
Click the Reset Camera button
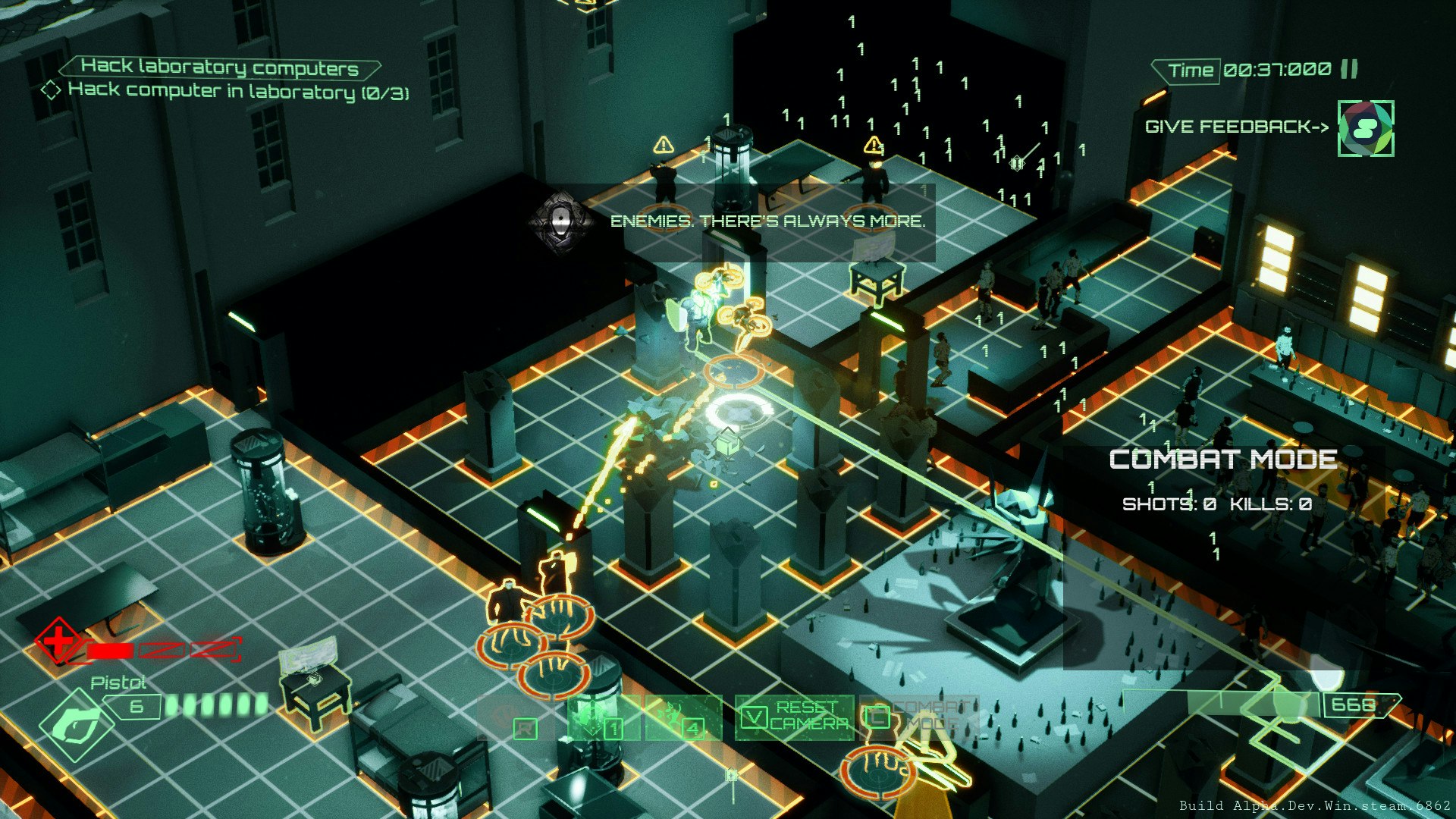click(x=795, y=717)
